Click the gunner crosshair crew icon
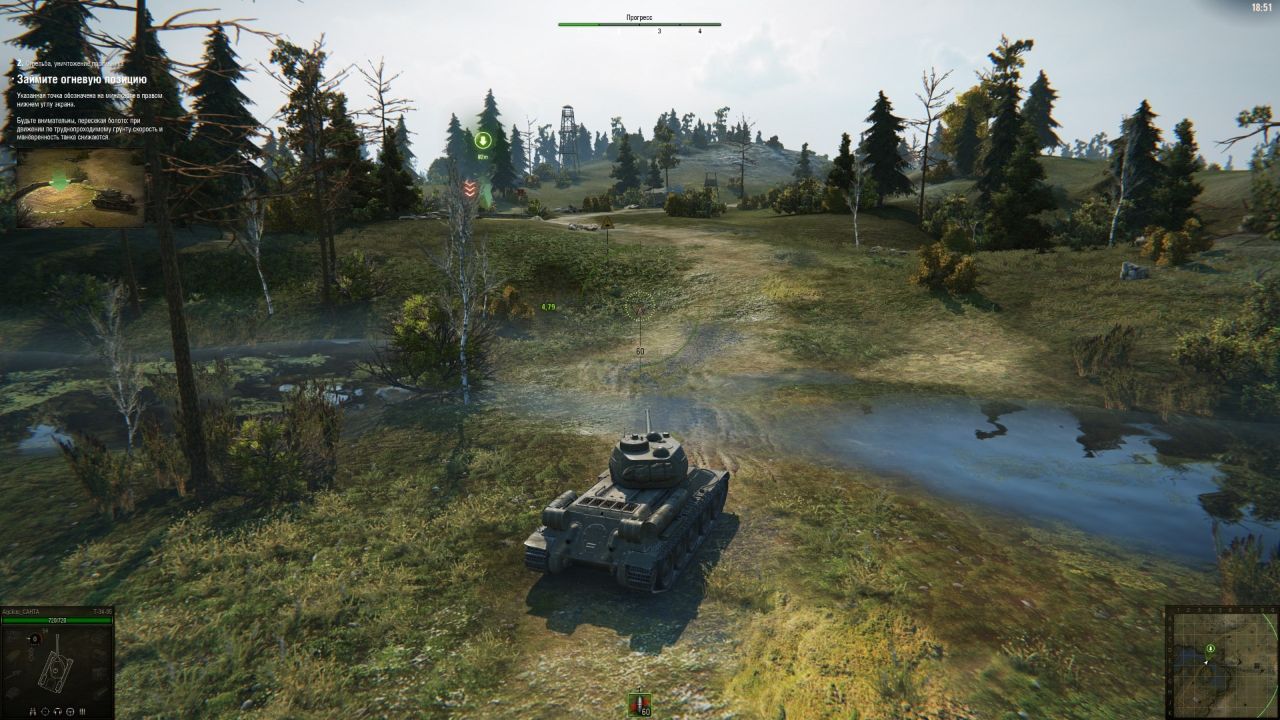 (45, 711)
